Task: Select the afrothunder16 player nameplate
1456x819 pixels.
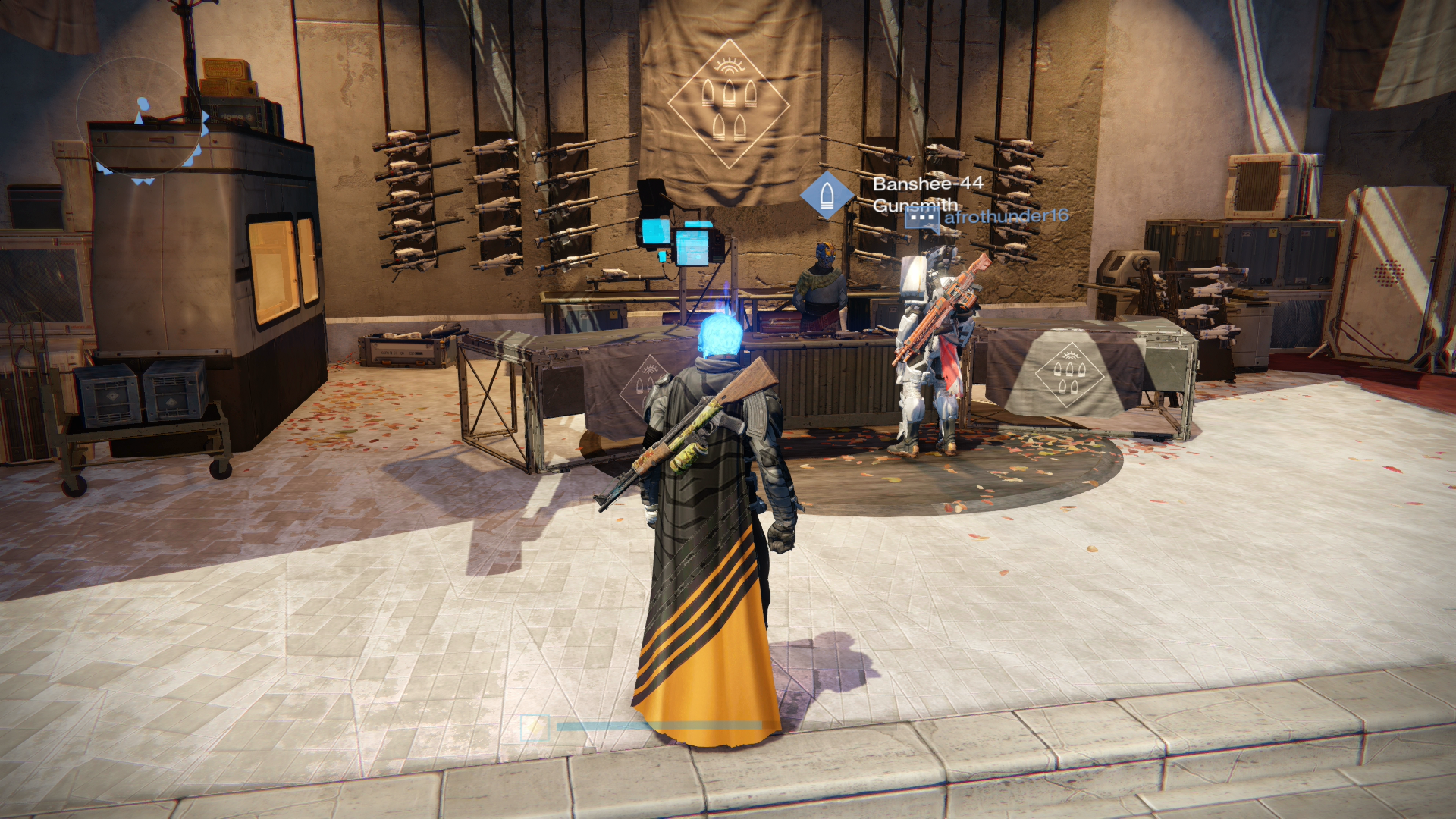Action: (1006, 217)
